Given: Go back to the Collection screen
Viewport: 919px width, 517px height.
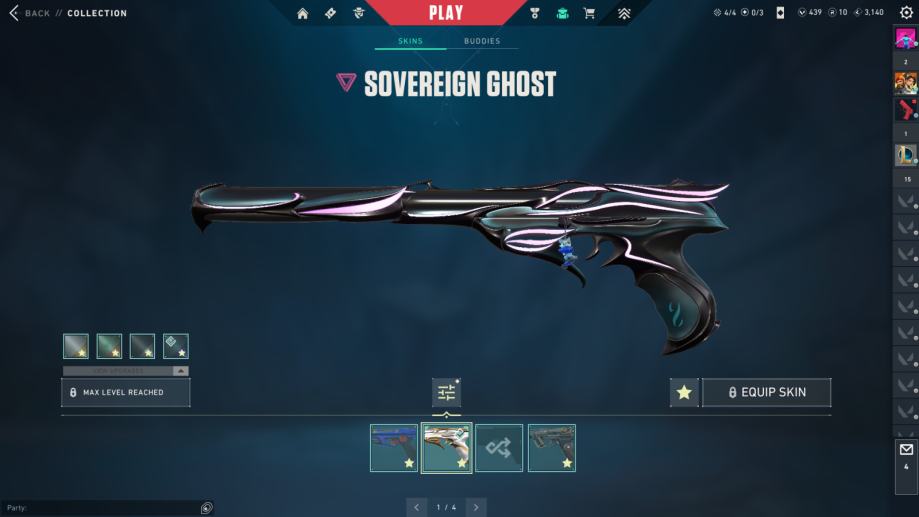Looking at the screenshot, I should click(30, 13).
